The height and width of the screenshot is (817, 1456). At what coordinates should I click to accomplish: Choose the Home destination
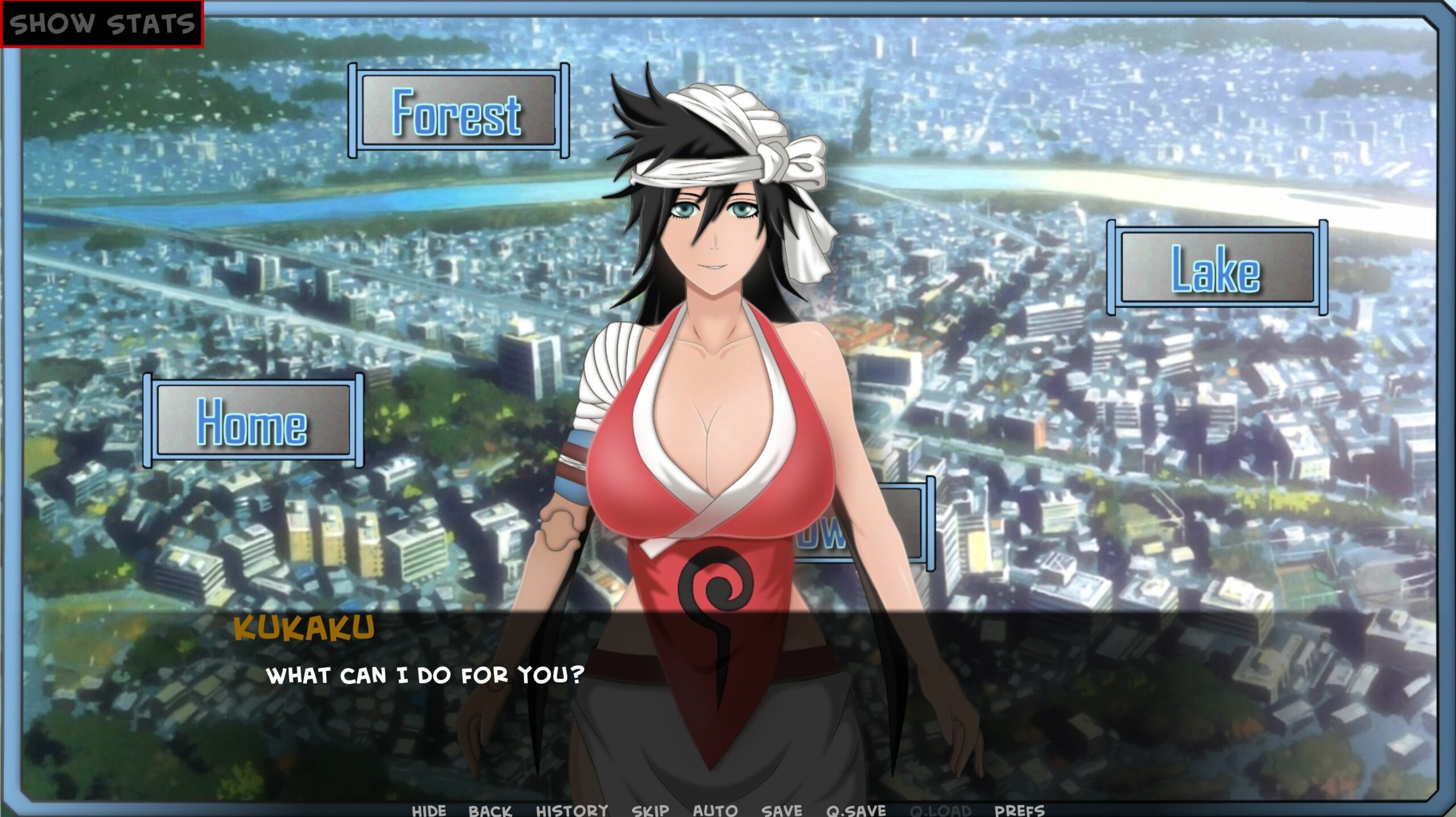(x=253, y=421)
